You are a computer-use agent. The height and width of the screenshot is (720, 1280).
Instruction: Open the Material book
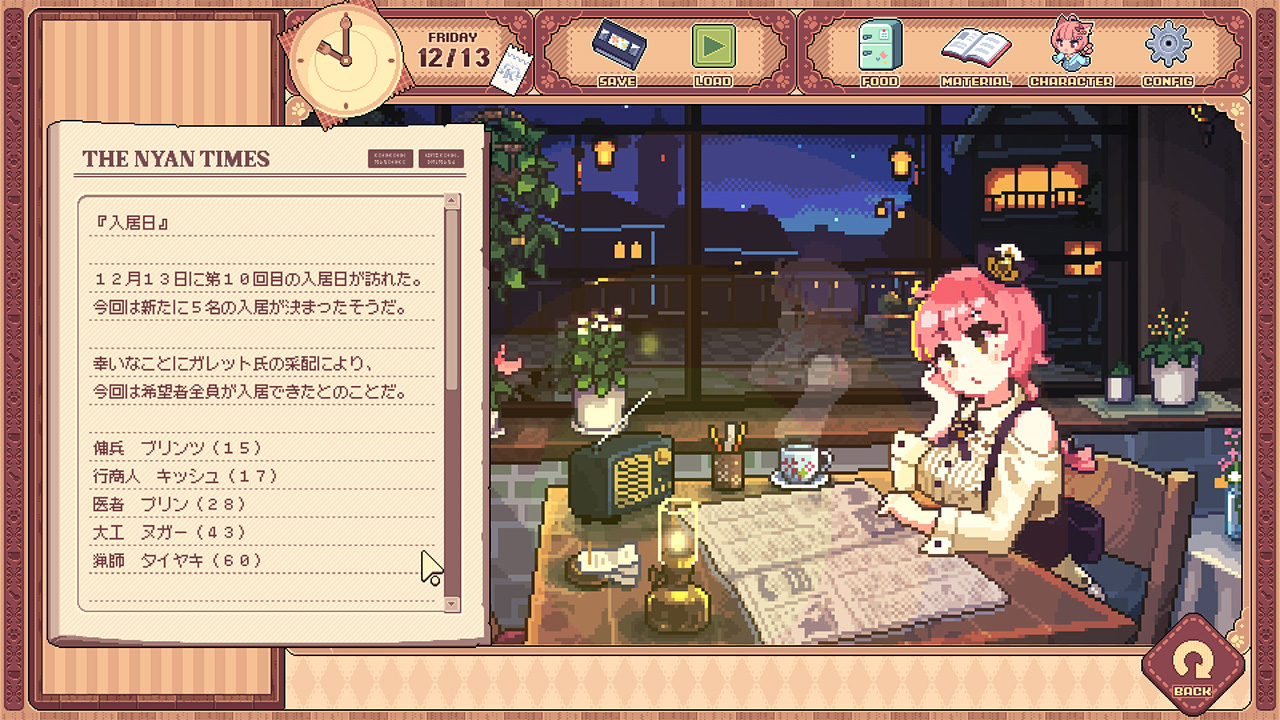[976, 52]
